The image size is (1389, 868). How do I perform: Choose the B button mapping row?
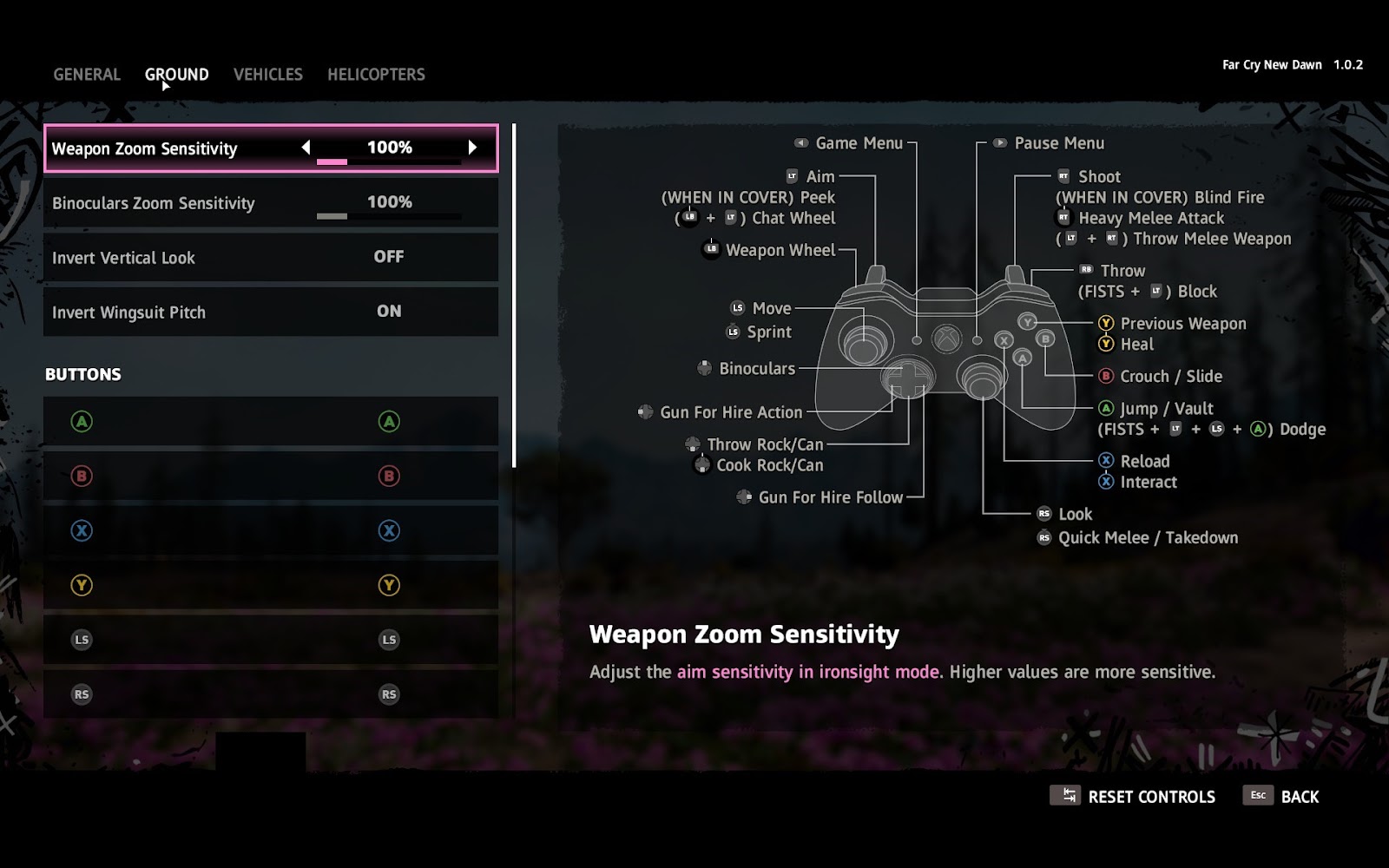(x=271, y=476)
